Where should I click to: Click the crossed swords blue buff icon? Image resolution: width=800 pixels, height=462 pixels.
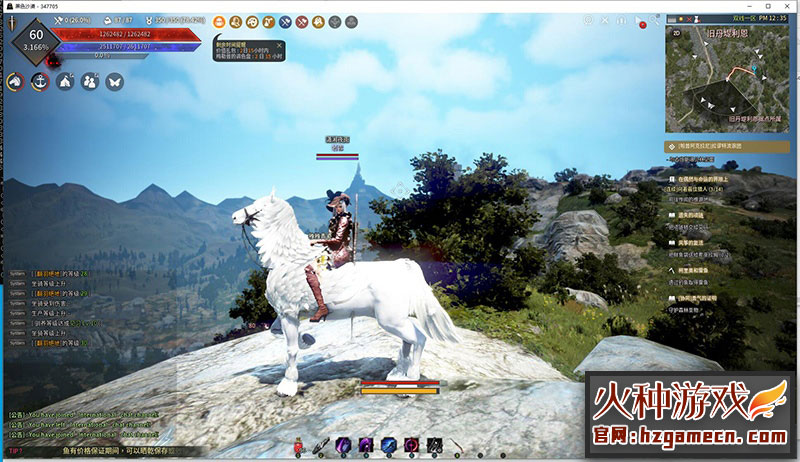[x=286, y=21]
